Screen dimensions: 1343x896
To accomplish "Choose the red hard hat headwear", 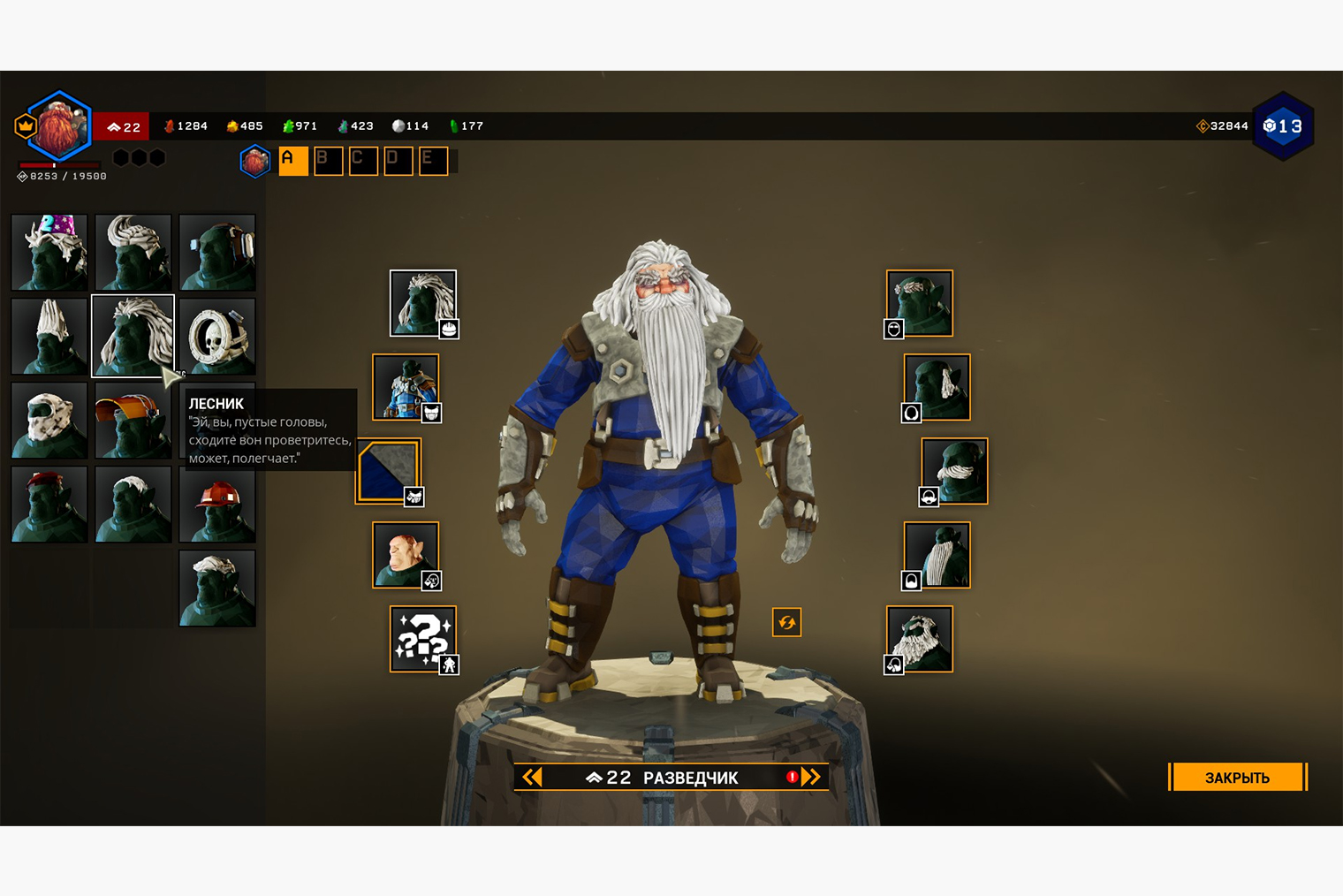I will click(x=217, y=504).
